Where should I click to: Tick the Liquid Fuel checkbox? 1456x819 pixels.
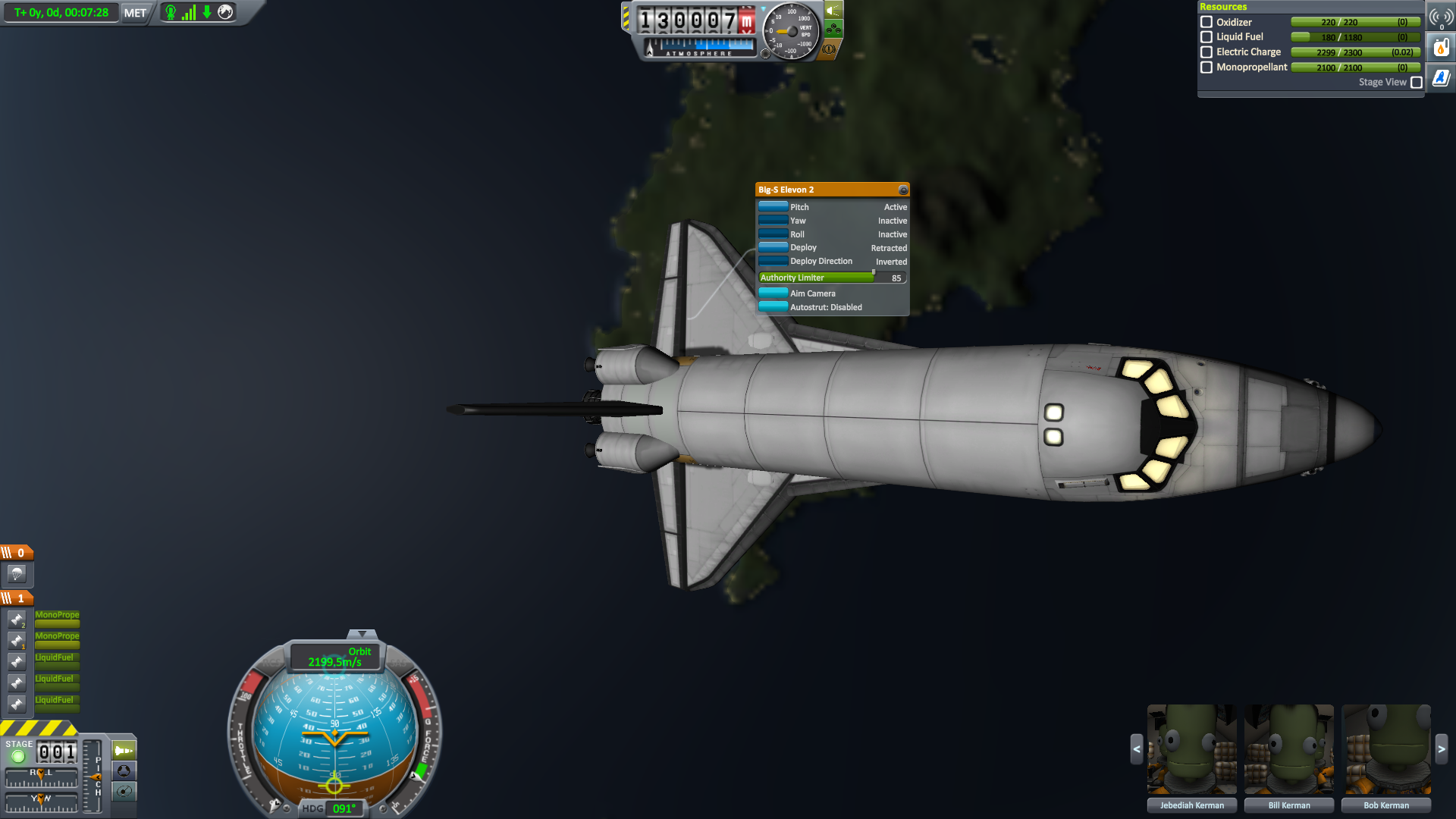tap(1206, 36)
